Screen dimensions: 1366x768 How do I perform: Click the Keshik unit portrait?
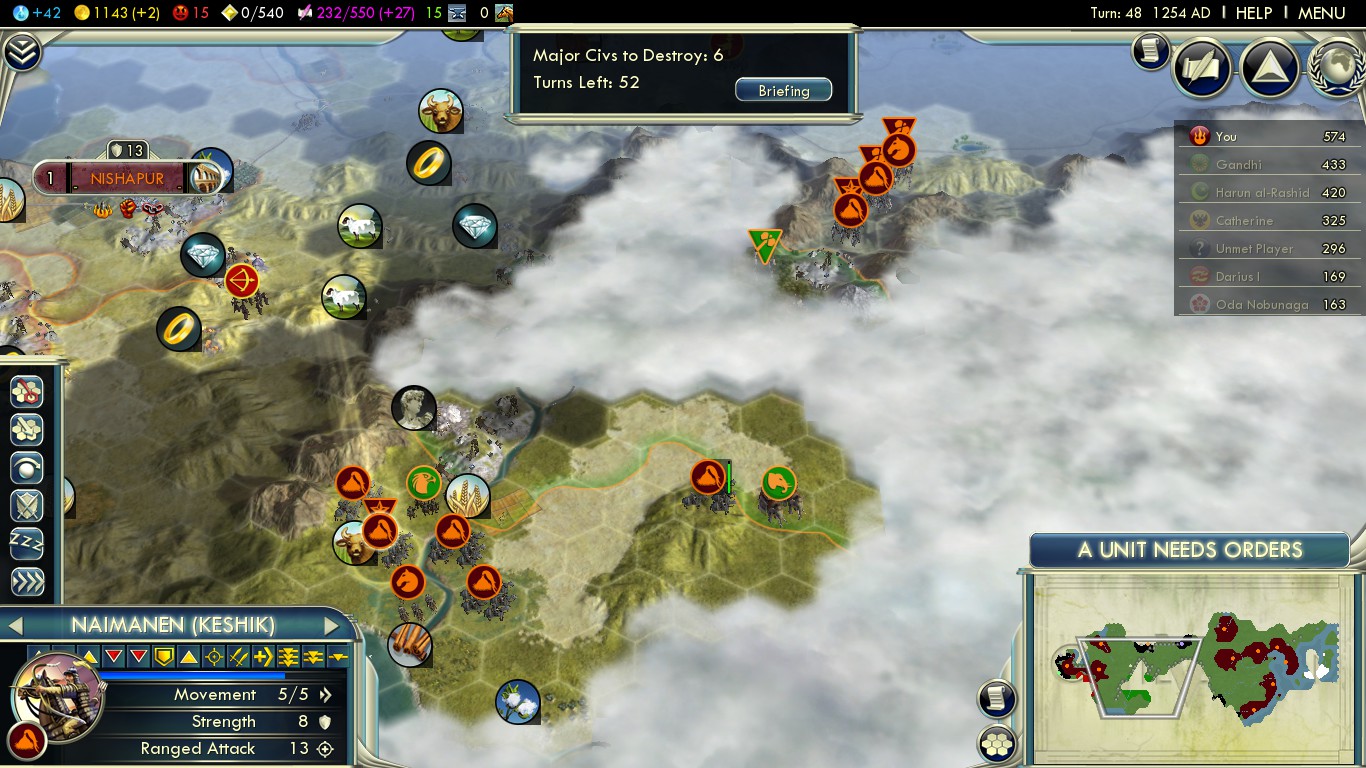click(x=58, y=692)
